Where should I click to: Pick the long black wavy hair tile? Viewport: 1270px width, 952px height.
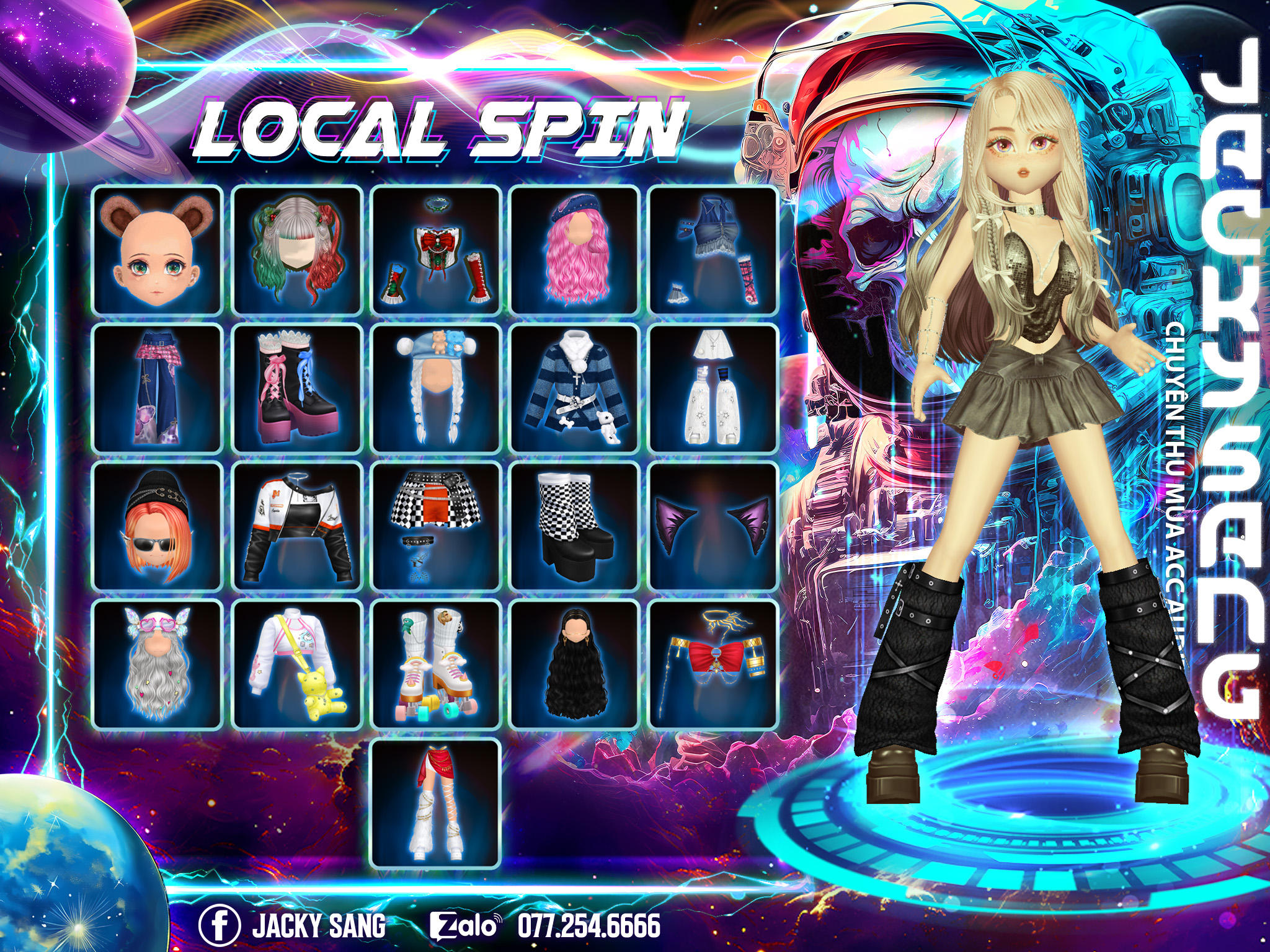click(574, 664)
